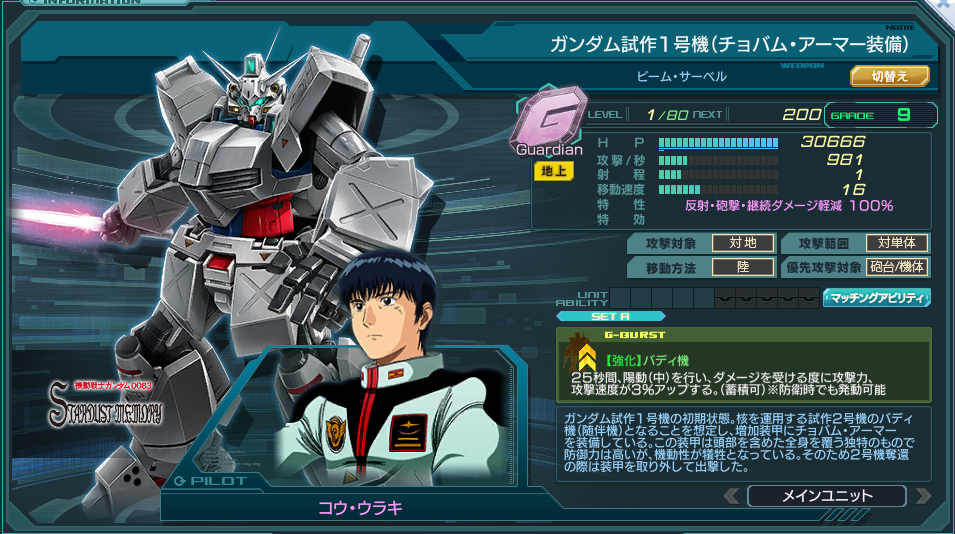Image resolution: width=955 pixels, height=534 pixels.
Task: Click the 切替え weapon switch button
Action: click(x=889, y=76)
